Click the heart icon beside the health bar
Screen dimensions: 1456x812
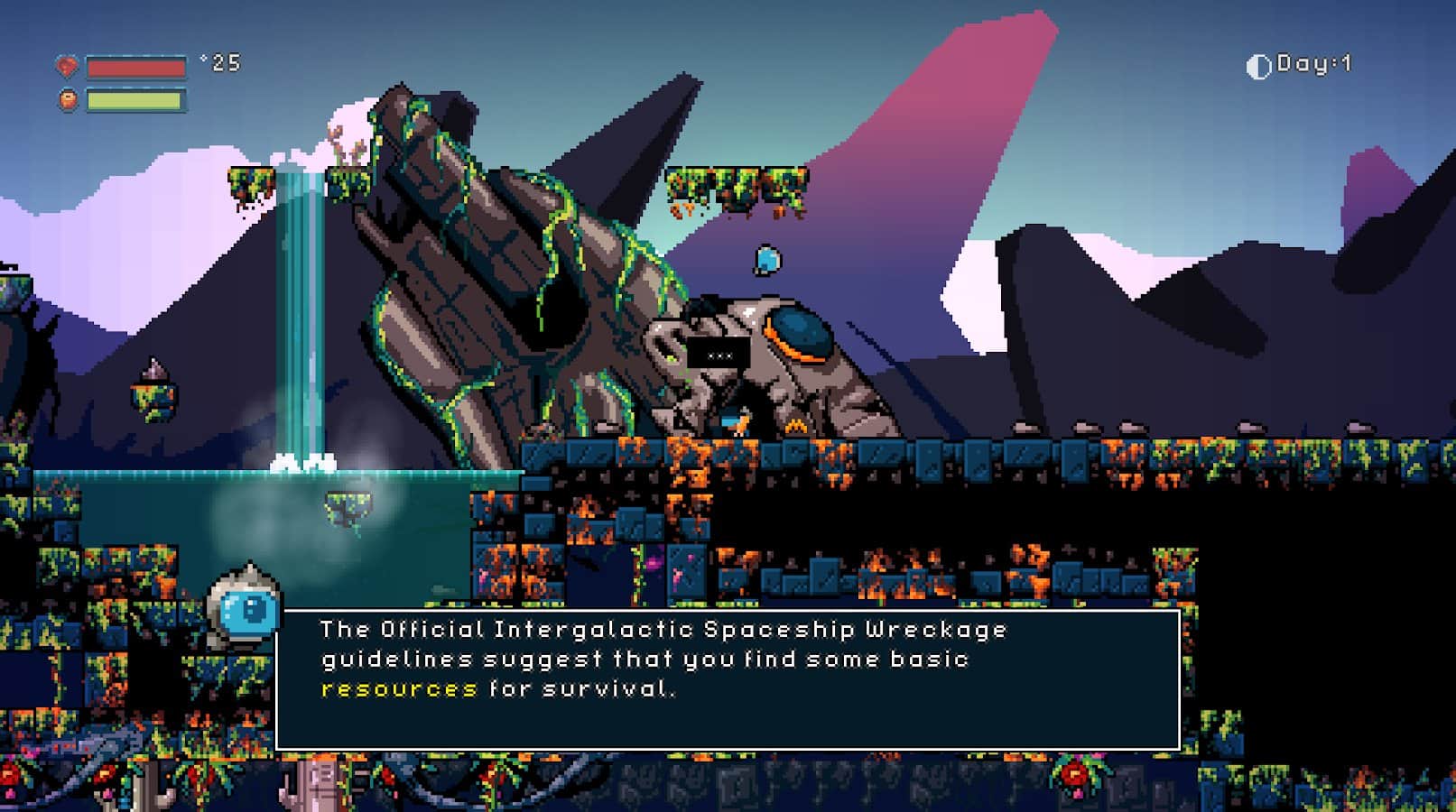pos(68,64)
